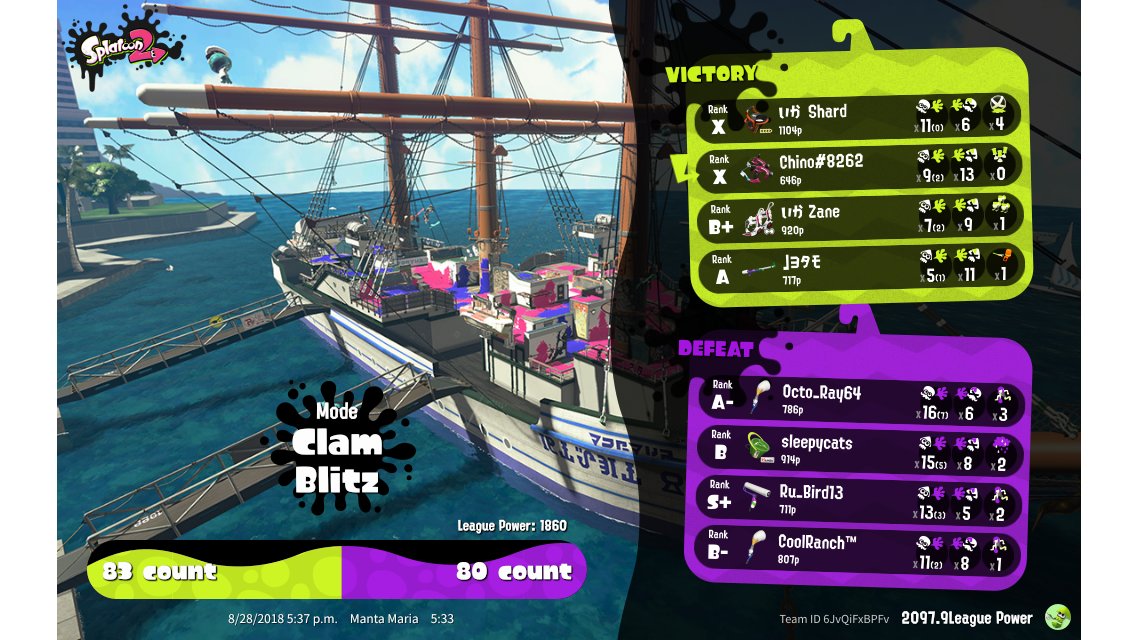
Task: Select the rank A player on the Victory team
Action: 858,266
